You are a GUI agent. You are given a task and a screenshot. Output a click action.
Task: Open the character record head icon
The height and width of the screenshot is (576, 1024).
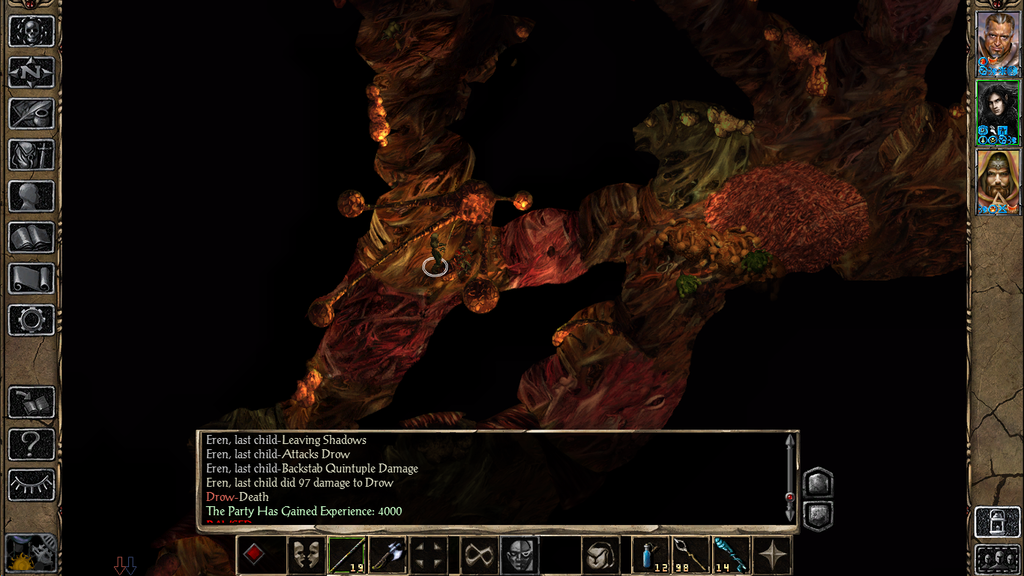pos(31,196)
